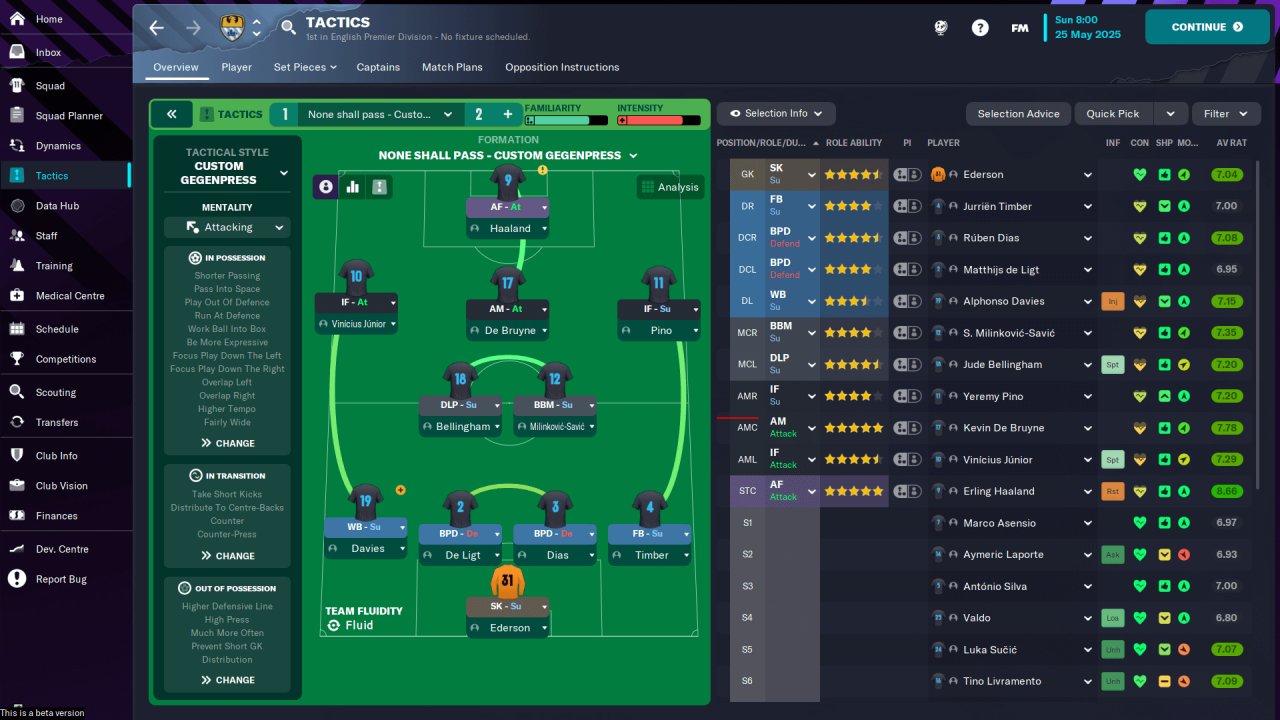Go back with the left arrow button

point(157,28)
